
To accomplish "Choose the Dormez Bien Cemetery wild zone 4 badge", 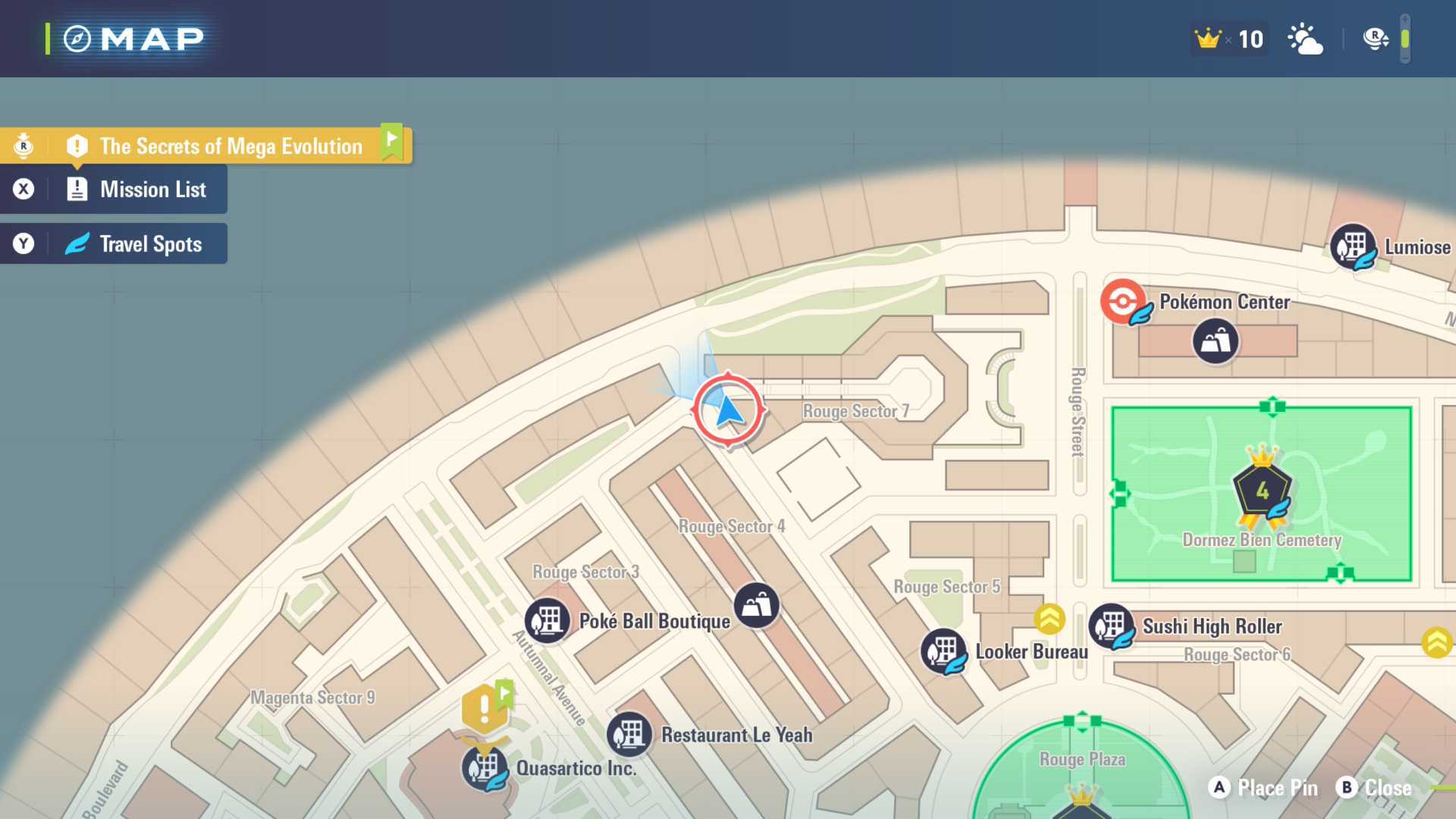I will tap(1263, 491).
